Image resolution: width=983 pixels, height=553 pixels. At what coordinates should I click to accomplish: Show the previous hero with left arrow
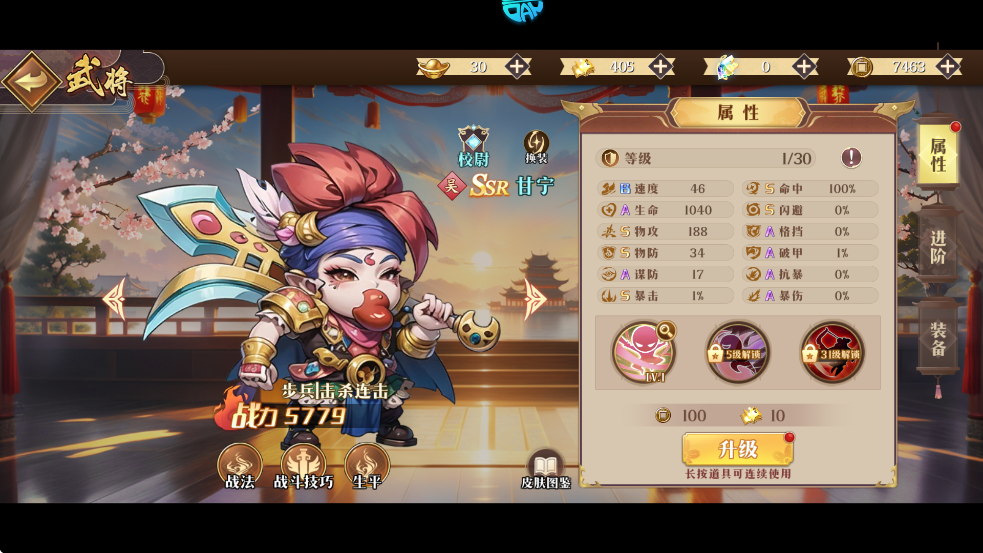point(115,298)
